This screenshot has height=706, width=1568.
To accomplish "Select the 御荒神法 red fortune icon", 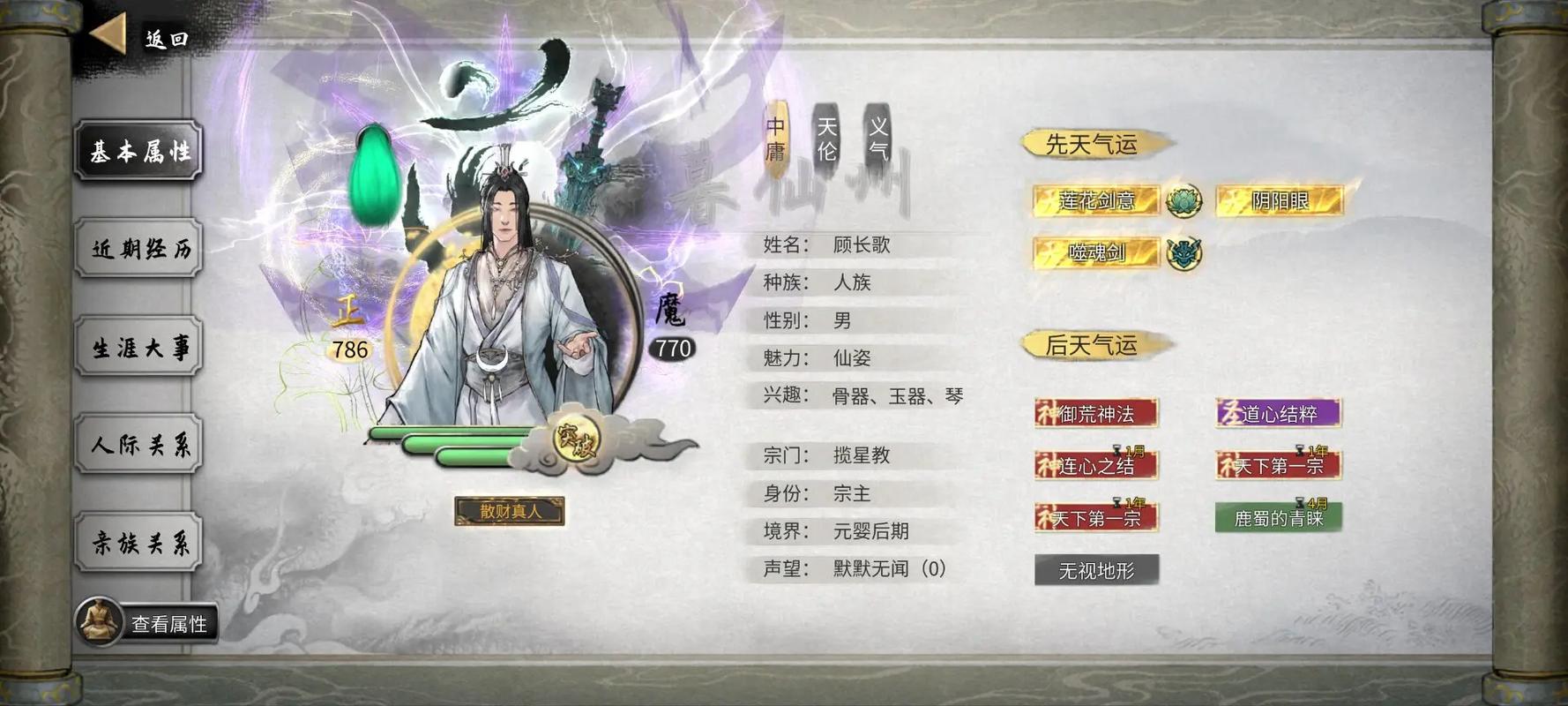I will point(1094,412).
